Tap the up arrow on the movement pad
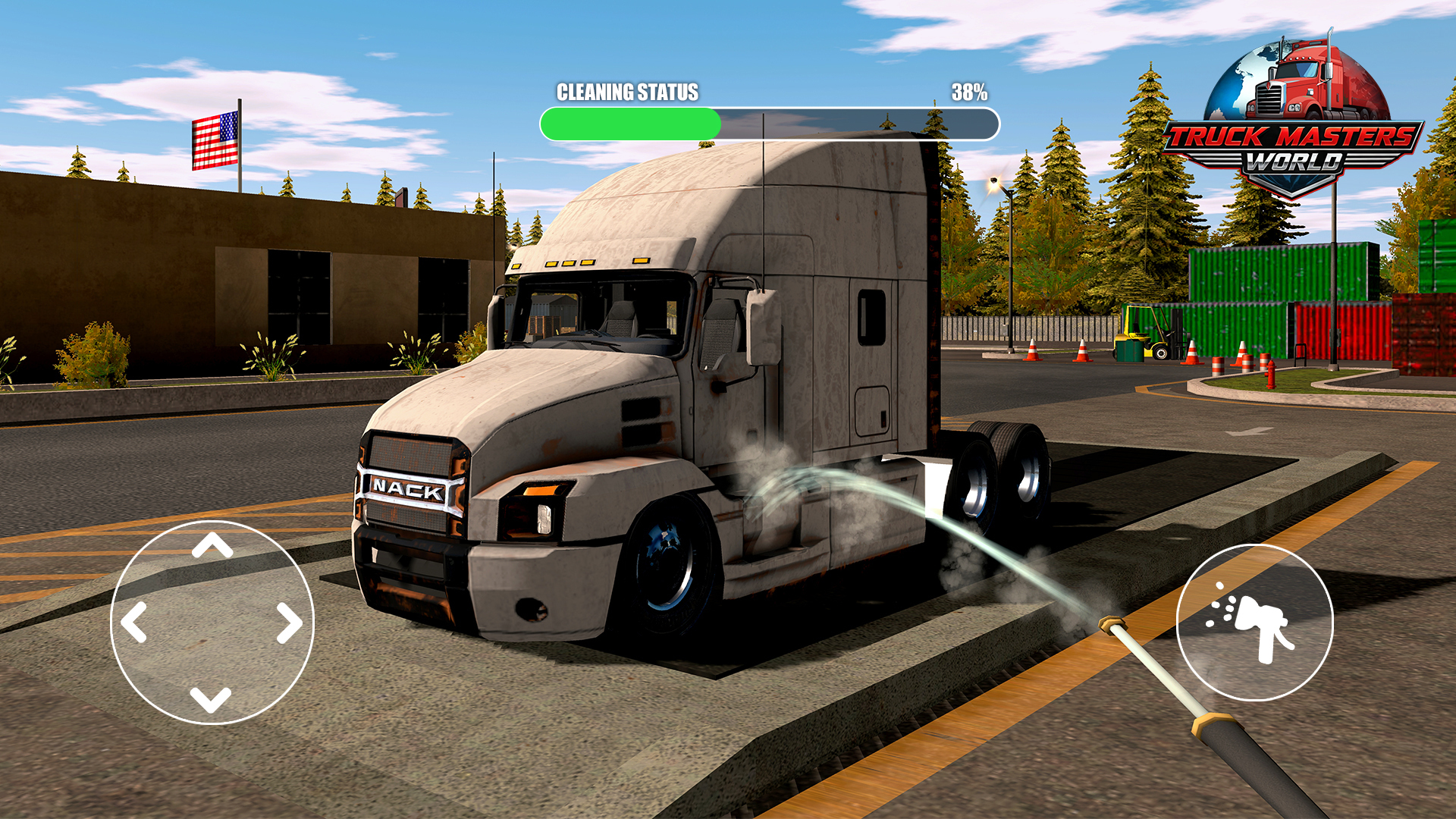This screenshot has width=1456, height=819. 212,545
